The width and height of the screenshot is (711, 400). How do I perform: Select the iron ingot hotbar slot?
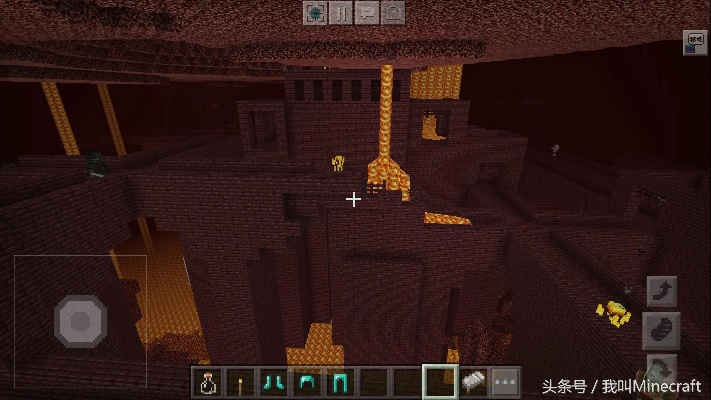tap(472, 381)
